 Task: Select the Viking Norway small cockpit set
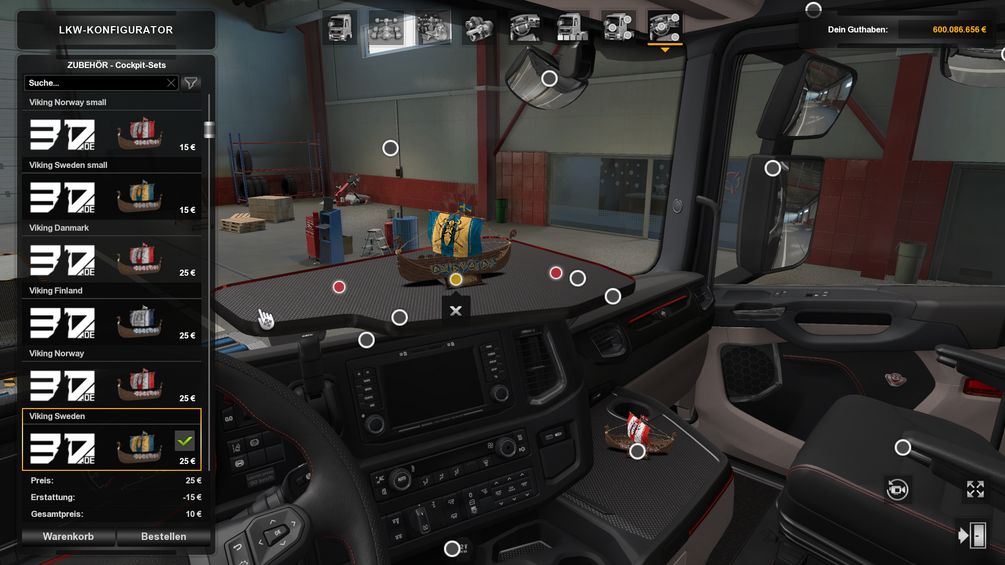(111, 134)
